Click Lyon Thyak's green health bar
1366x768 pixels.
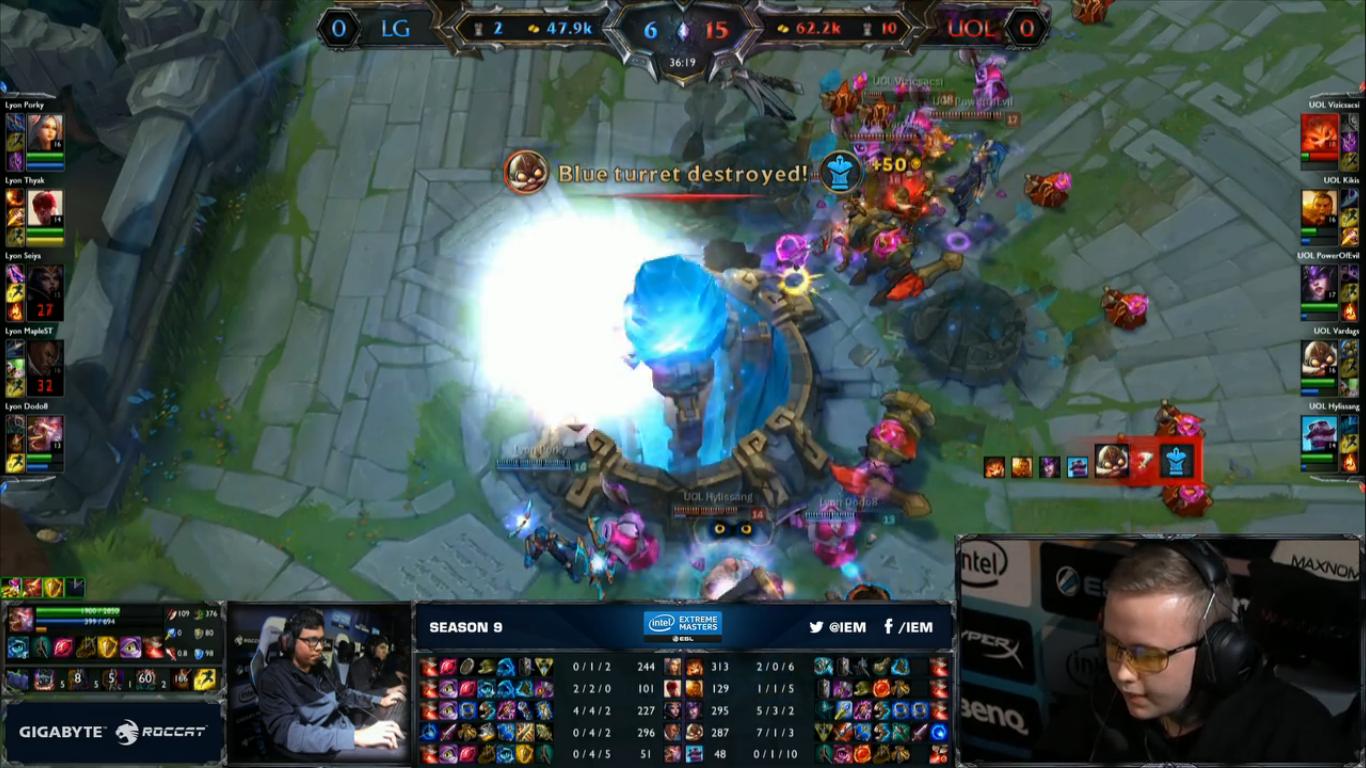pos(45,229)
